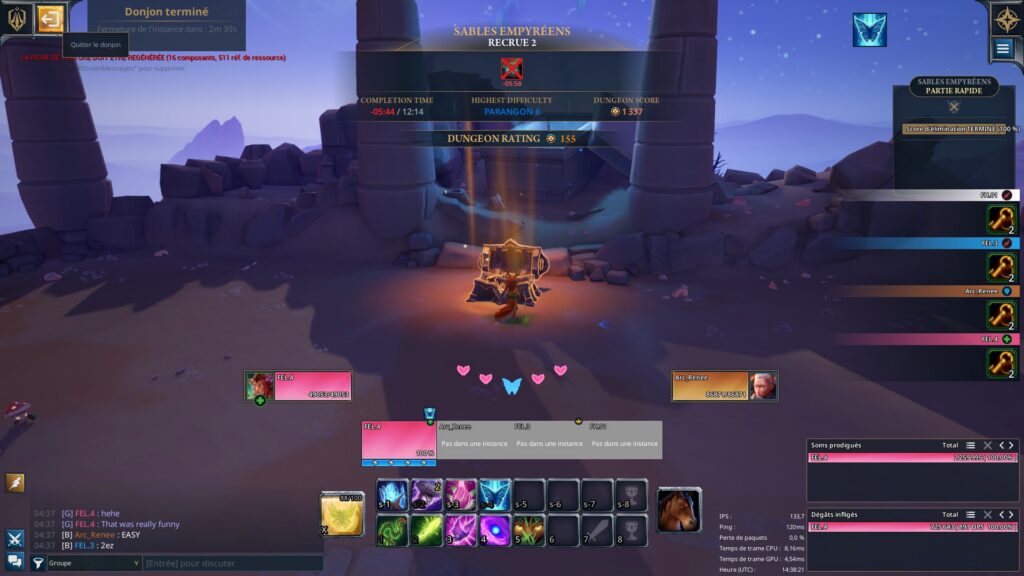Go to the next Dégâts infligés meter view
1024x576 pixels.
[1011, 515]
